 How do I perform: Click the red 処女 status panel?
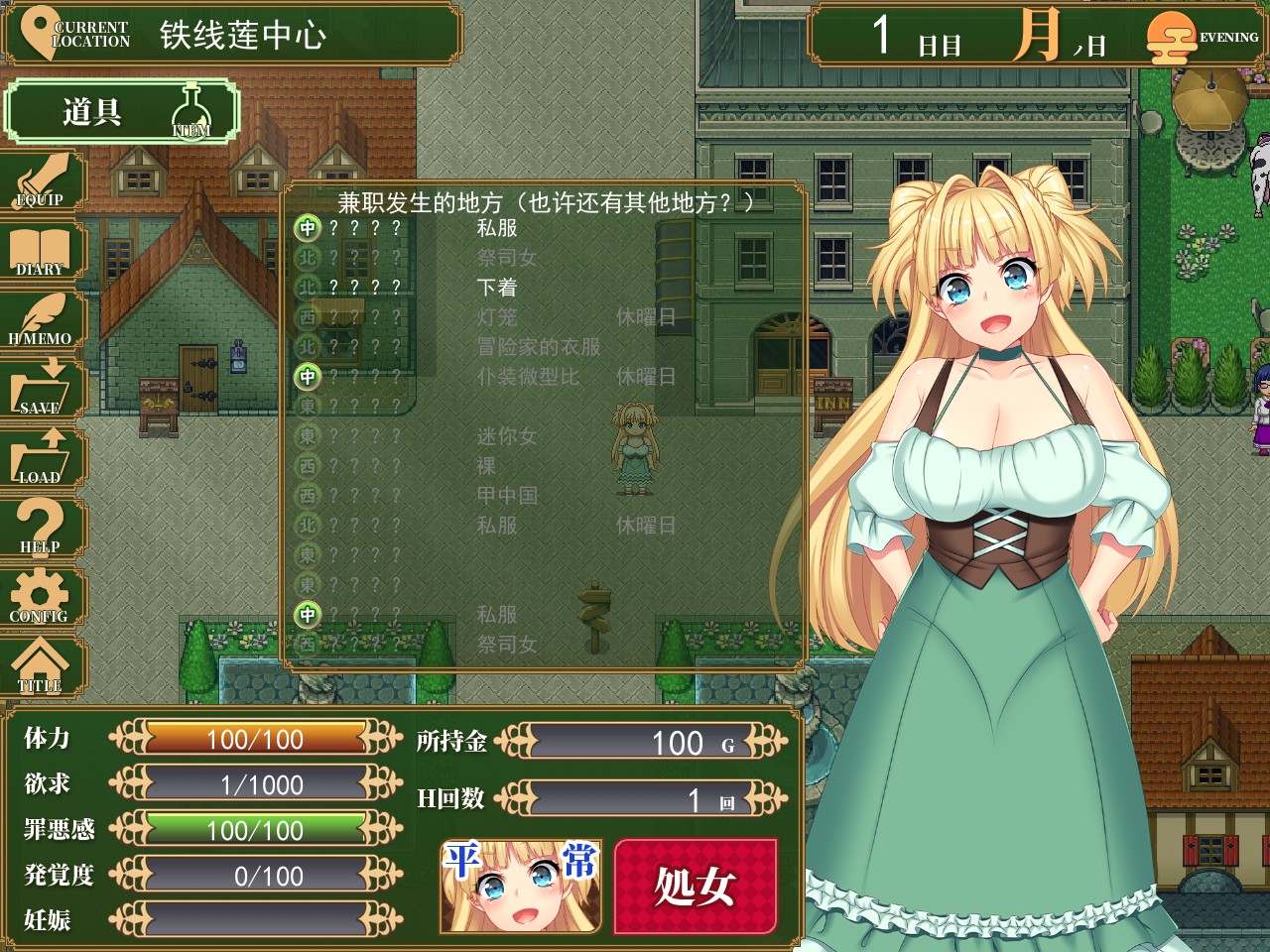695,886
